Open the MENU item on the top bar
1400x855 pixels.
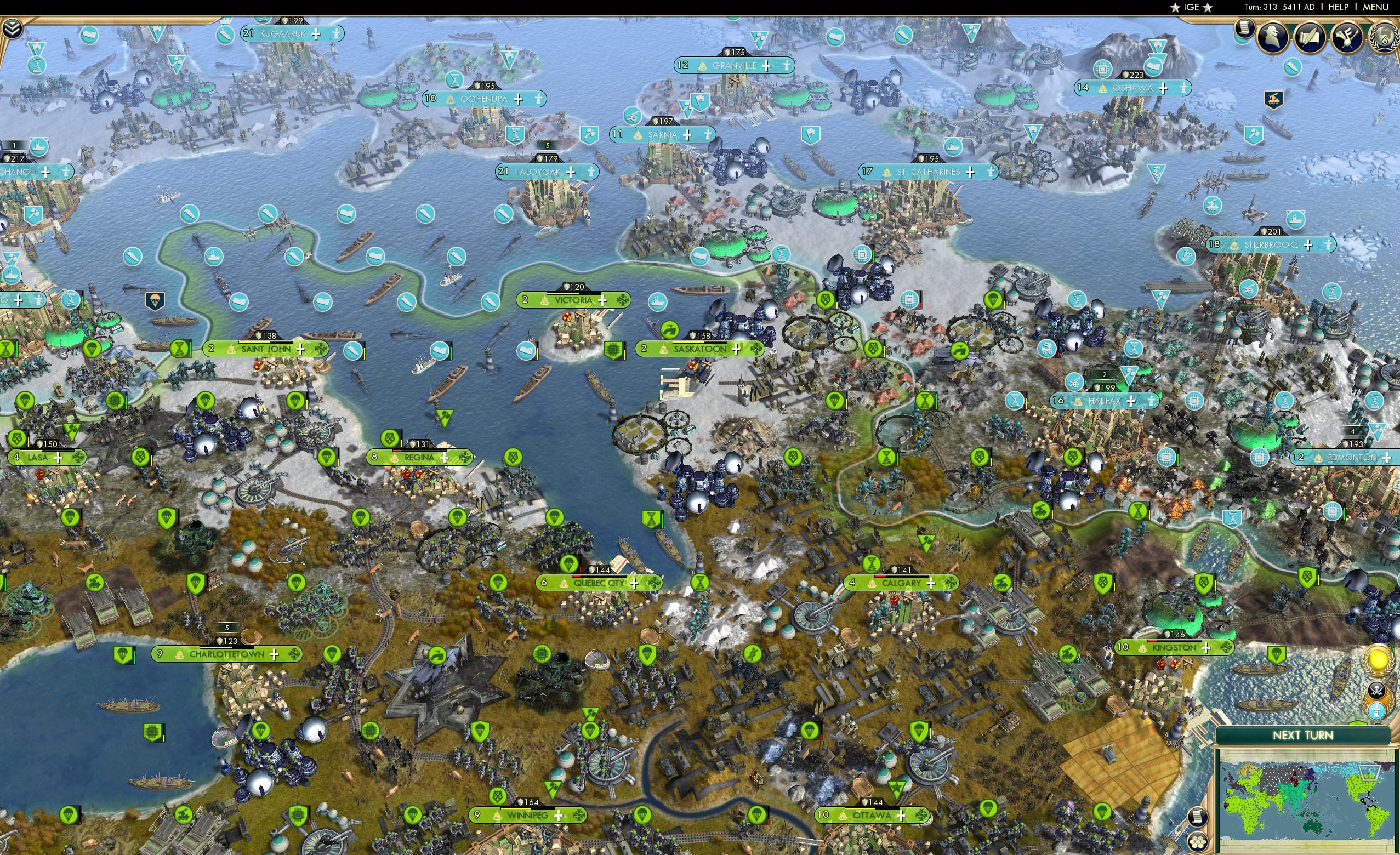[1374, 7]
